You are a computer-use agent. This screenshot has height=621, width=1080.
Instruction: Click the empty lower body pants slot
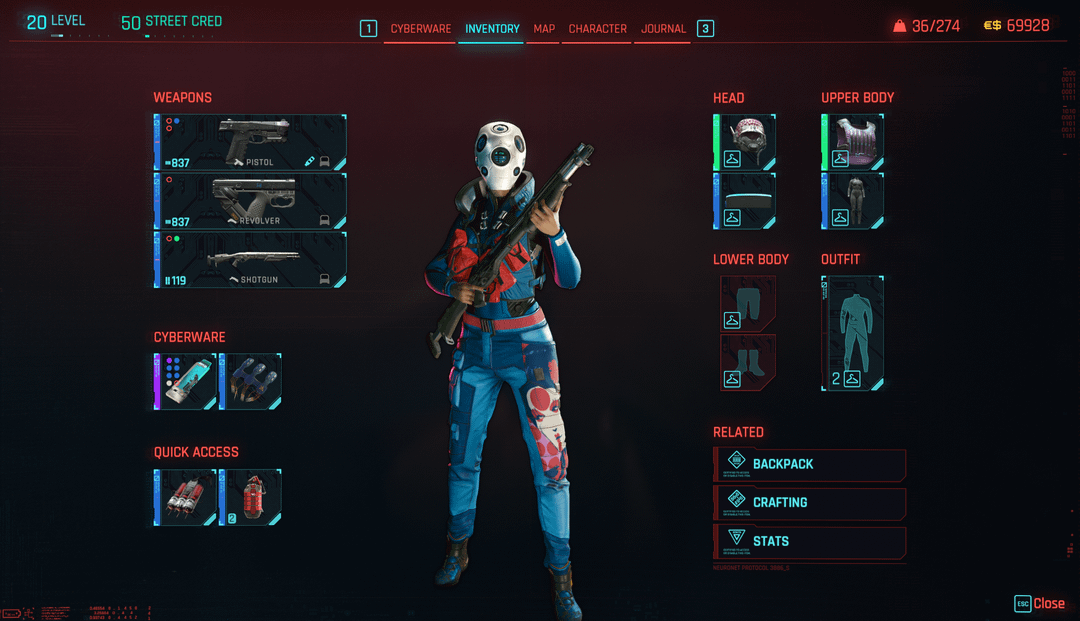(x=748, y=304)
